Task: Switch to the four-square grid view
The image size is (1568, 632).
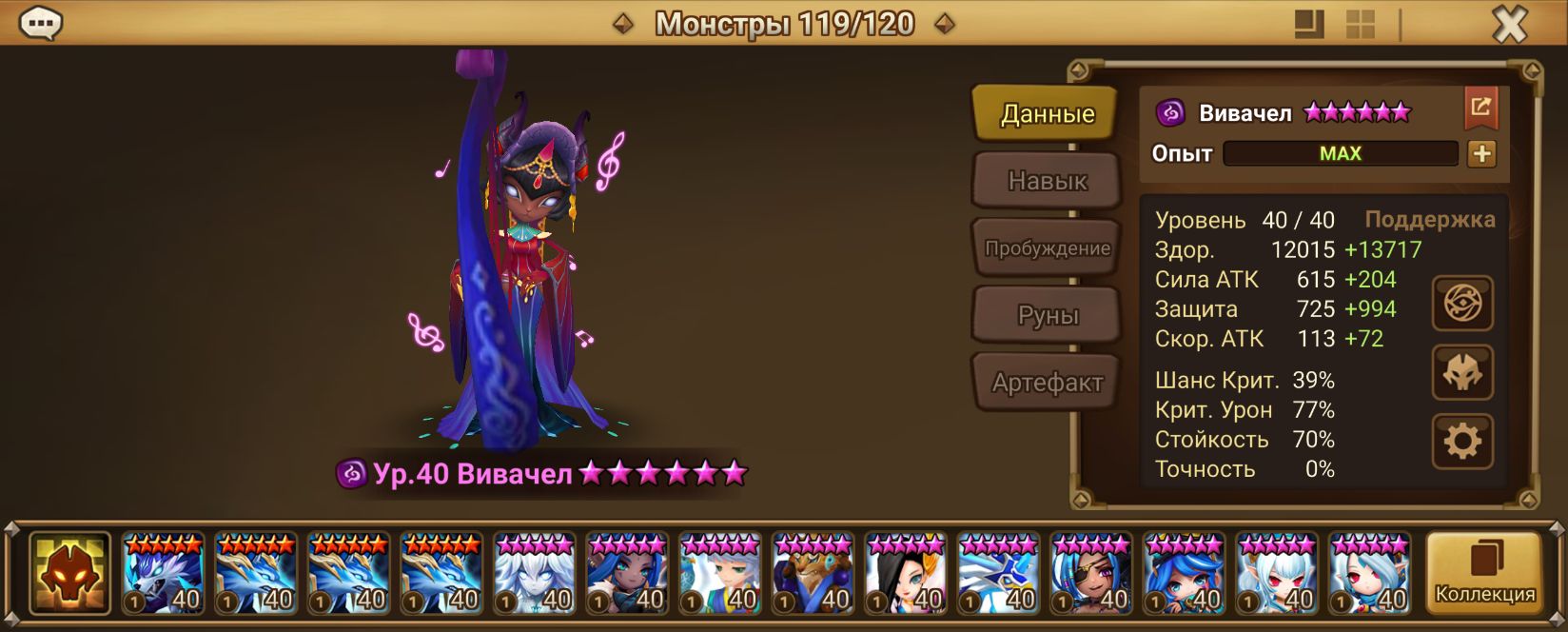Action: 1360,25
